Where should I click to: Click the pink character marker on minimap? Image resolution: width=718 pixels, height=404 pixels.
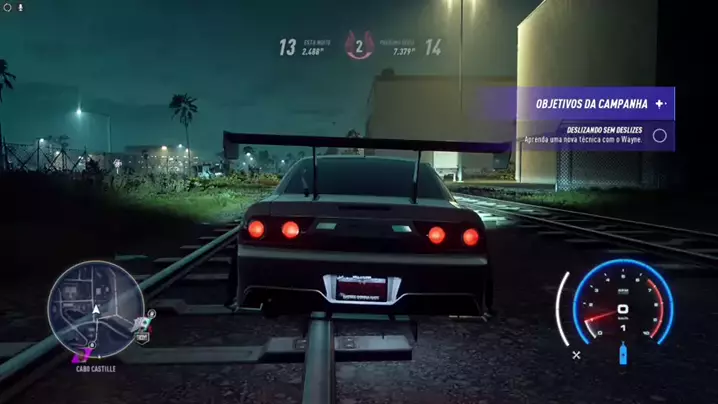(x=84, y=352)
